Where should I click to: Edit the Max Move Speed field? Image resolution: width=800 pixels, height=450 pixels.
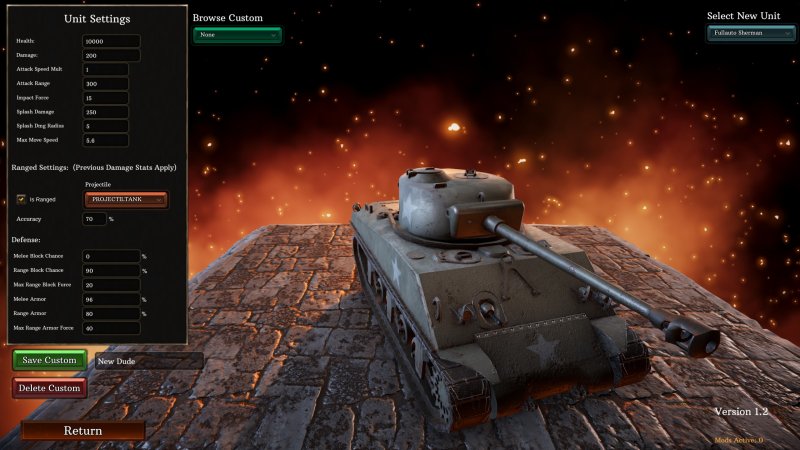coord(105,140)
